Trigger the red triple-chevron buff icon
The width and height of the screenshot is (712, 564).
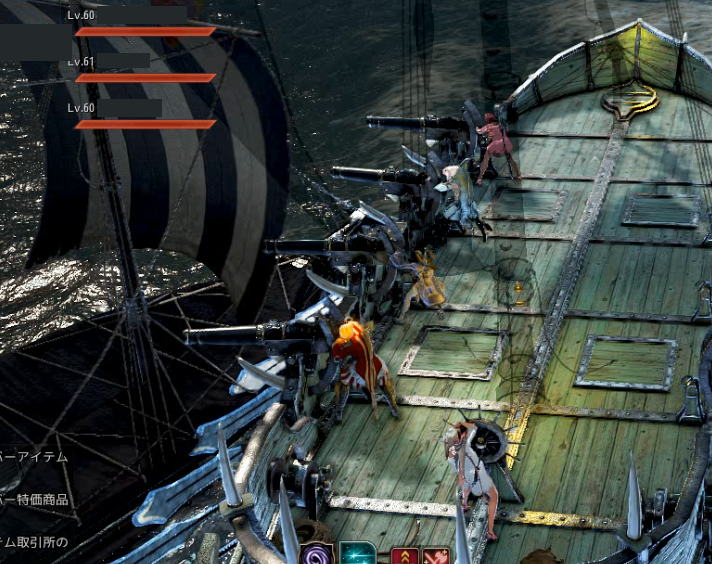point(404,555)
